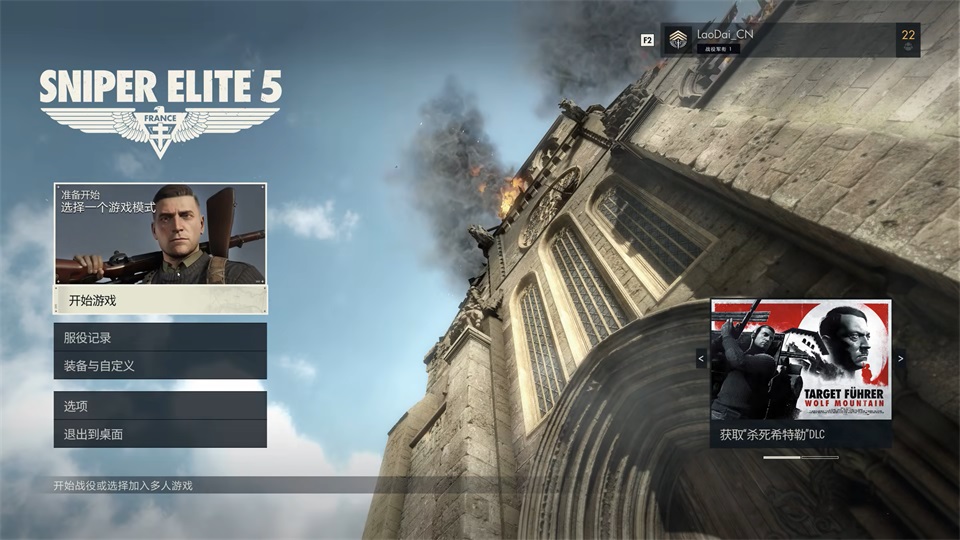
Task: Show the next DLC promotion with right arrow
Action: pyautogui.click(x=900, y=358)
